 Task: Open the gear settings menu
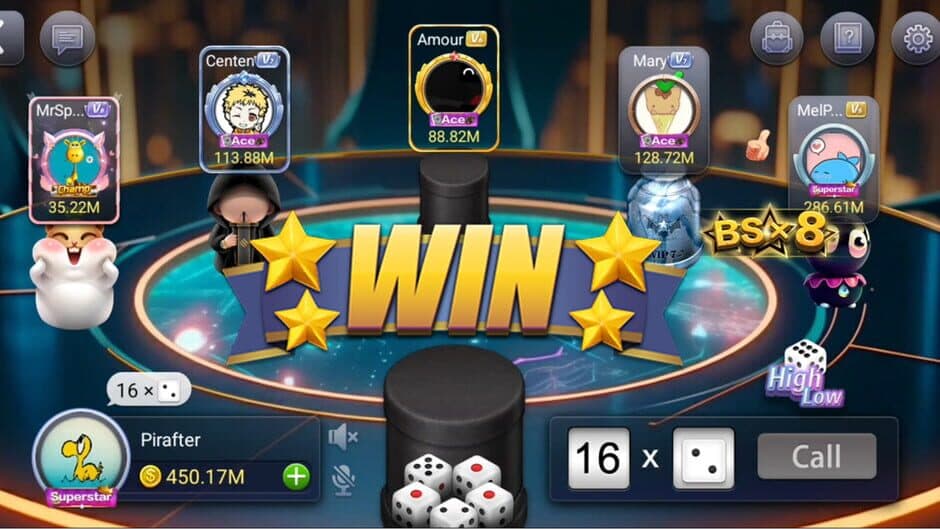point(916,39)
